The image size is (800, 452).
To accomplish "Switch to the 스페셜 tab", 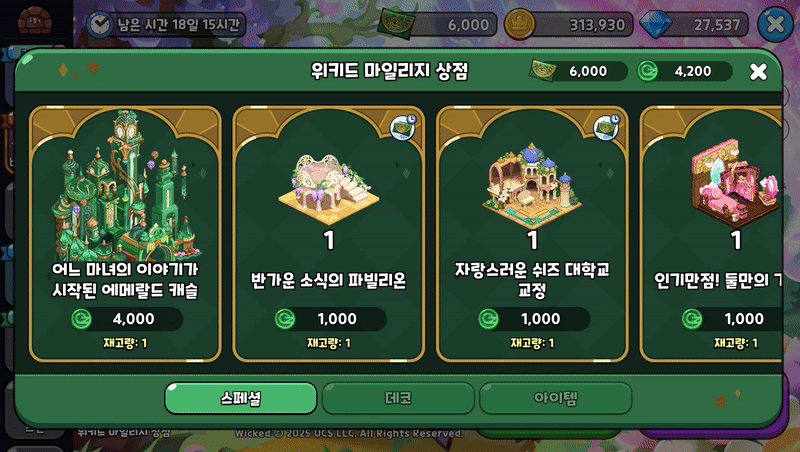I will (x=241, y=398).
